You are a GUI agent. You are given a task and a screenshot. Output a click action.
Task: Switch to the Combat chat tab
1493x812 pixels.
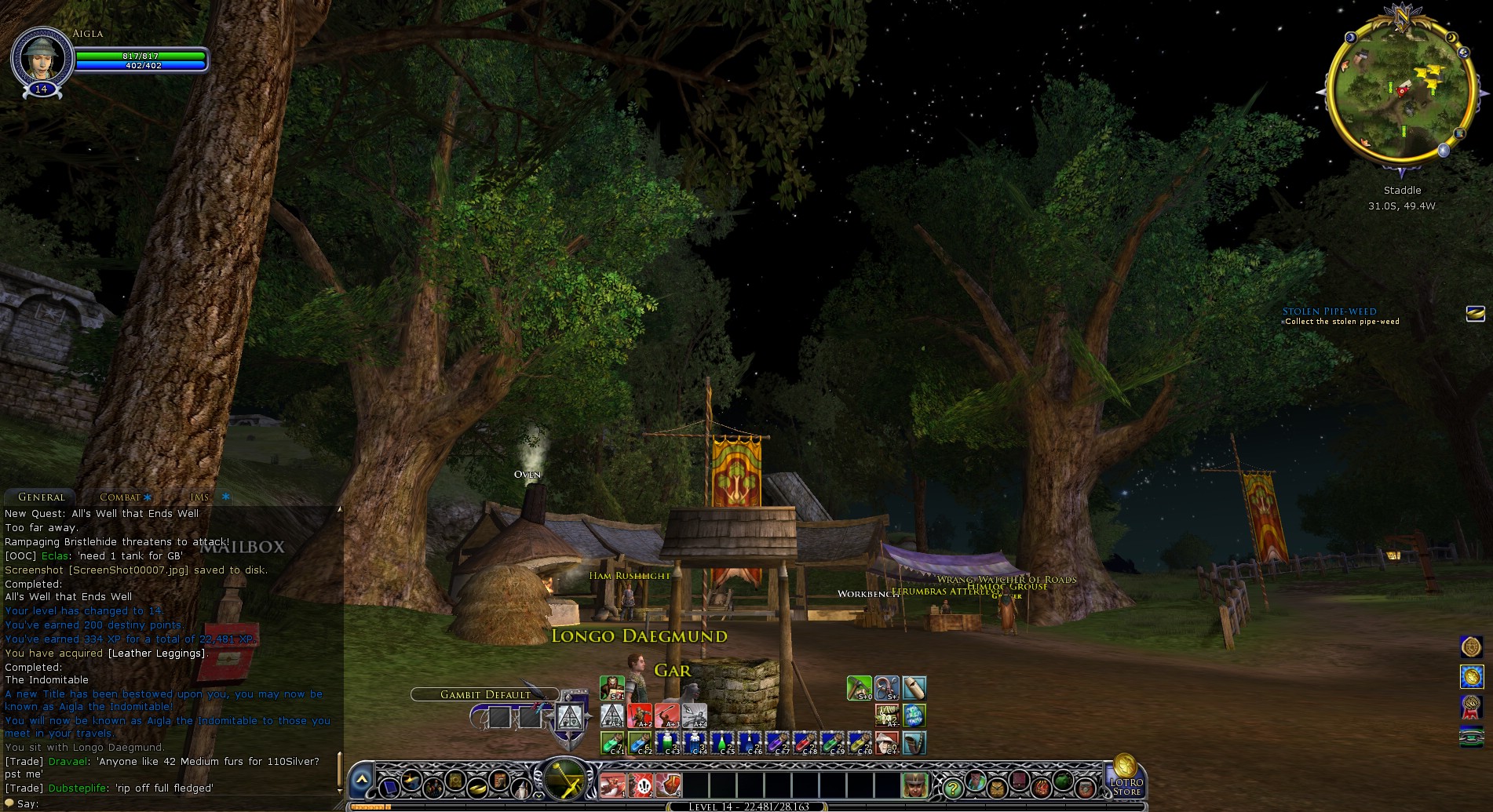pyautogui.click(x=120, y=497)
